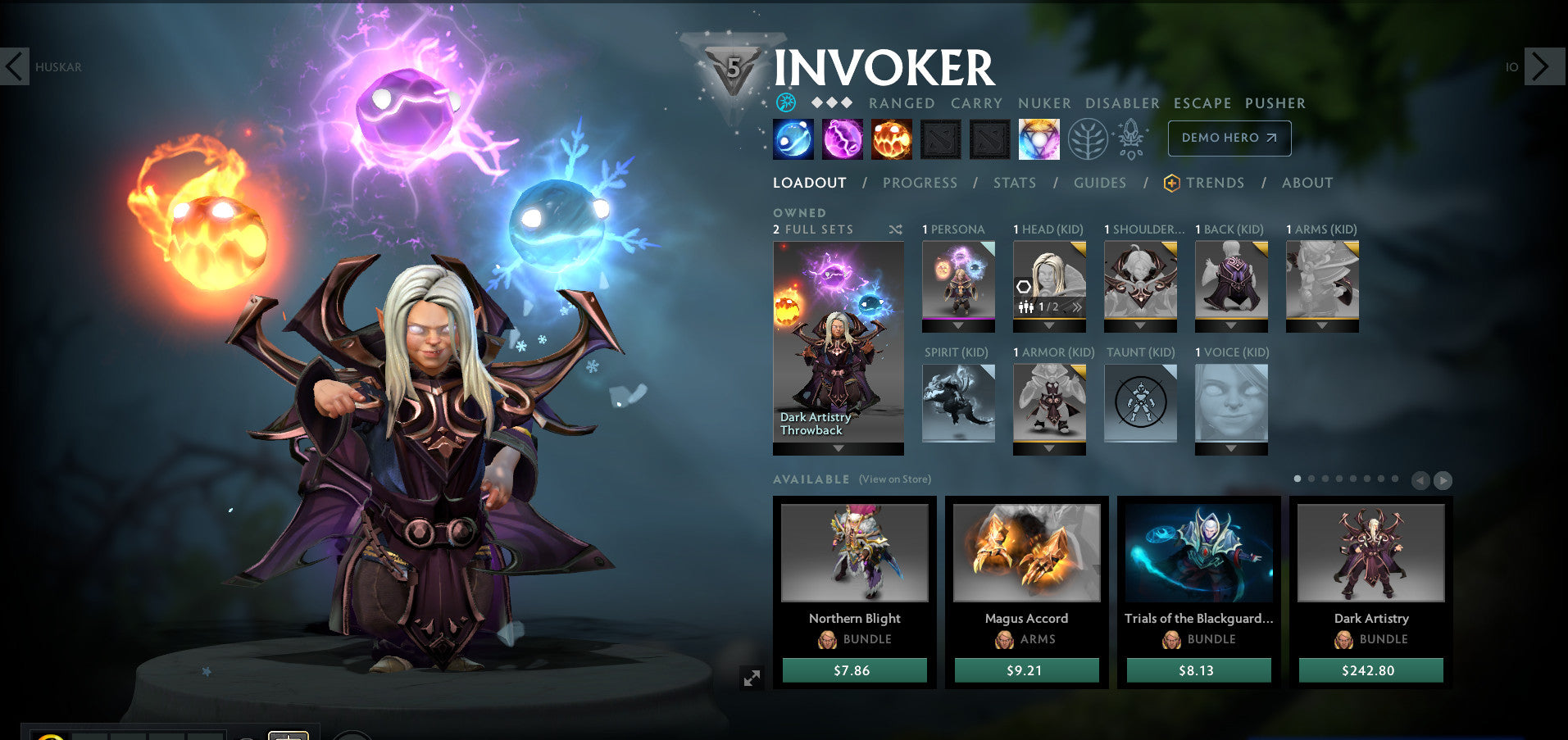Select the Voice (Kid) item slot
This screenshot has height=740, width=1568.
click(1230, 402)
